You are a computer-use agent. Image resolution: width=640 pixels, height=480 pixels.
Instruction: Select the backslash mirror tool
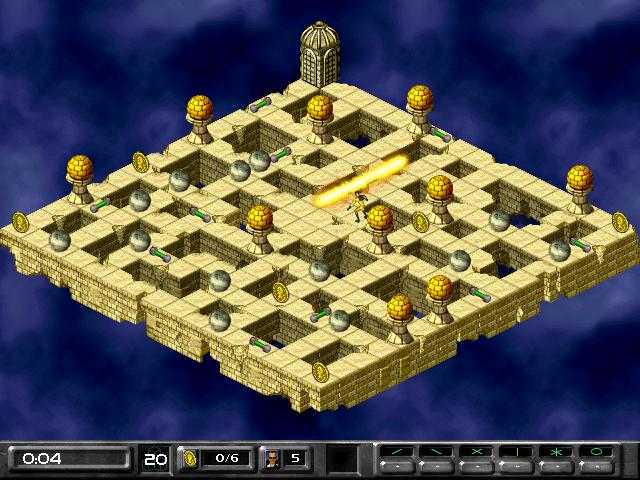437,452
